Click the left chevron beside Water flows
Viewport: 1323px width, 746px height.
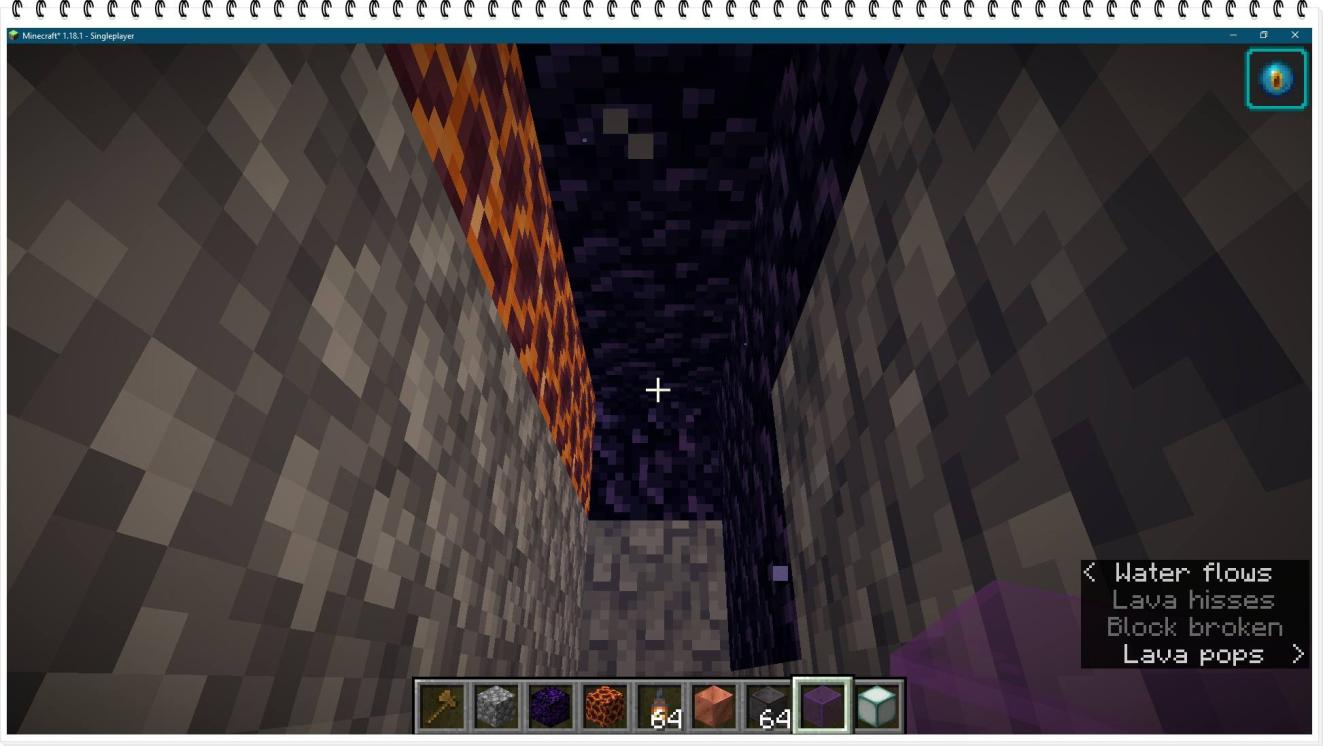(1089, 573)
